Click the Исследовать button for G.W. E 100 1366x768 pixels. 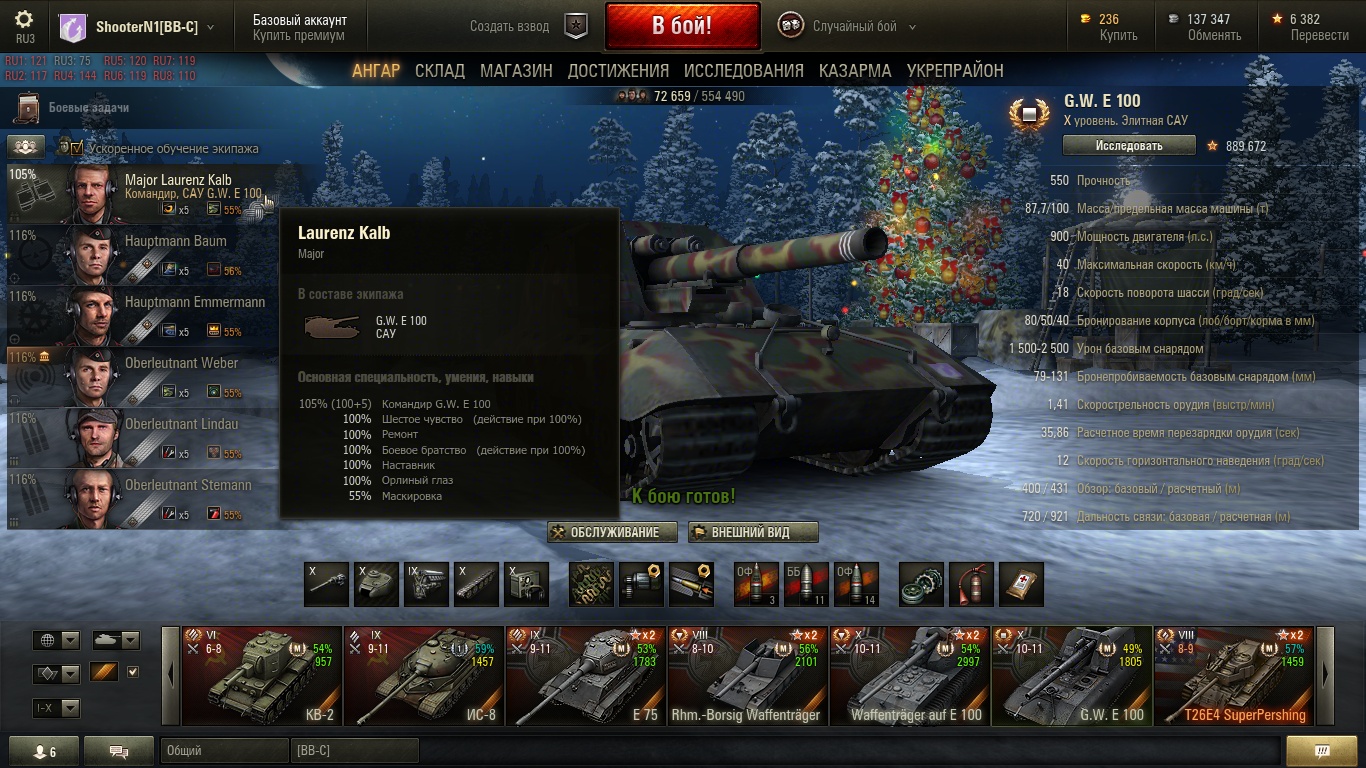coord(1128,146)
